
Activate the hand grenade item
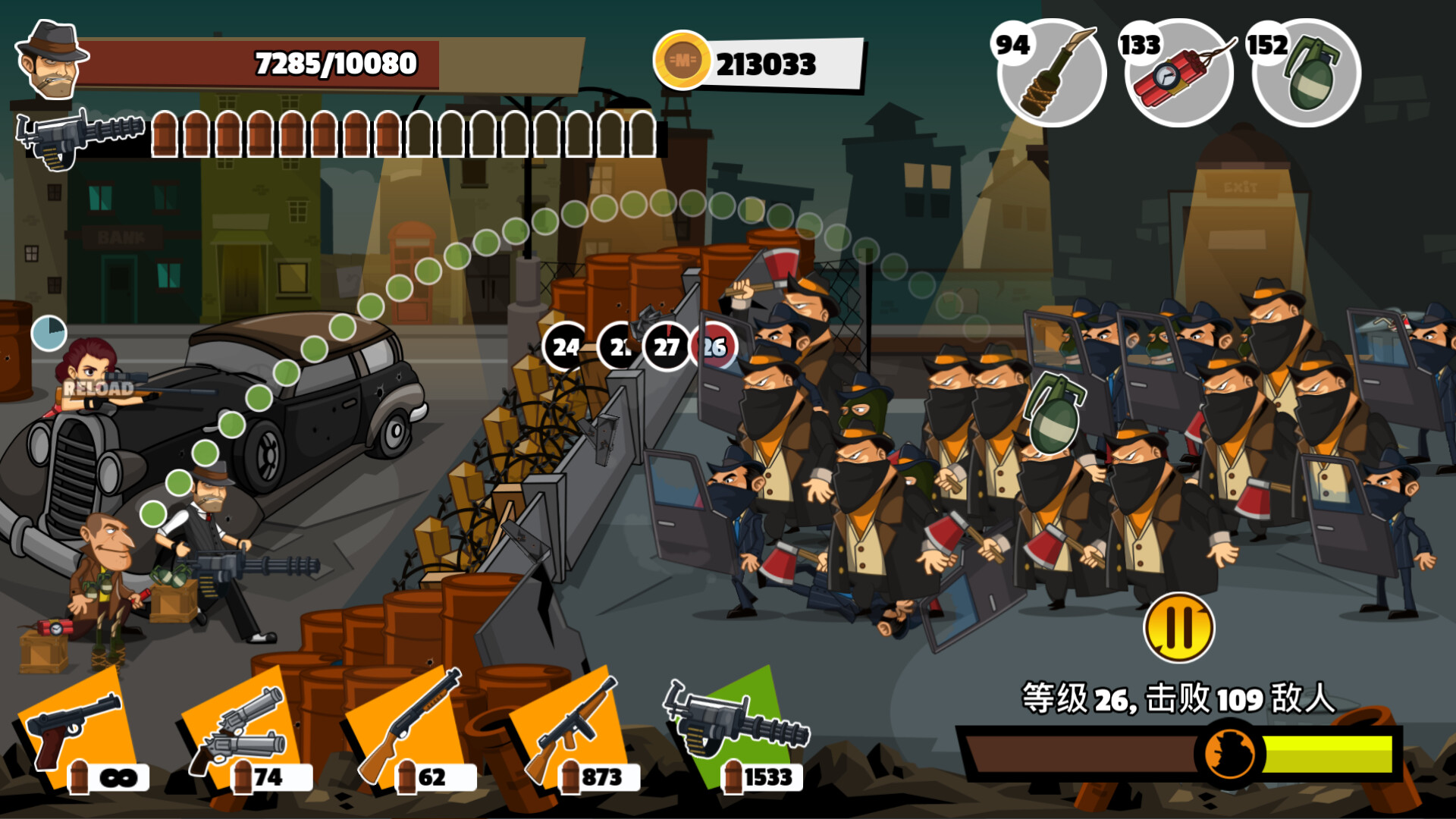pos(1307,74)
